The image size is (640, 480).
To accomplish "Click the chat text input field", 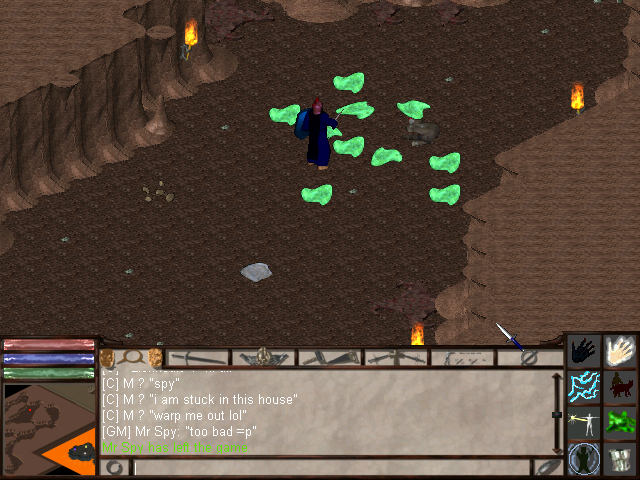I will (330, 467).
